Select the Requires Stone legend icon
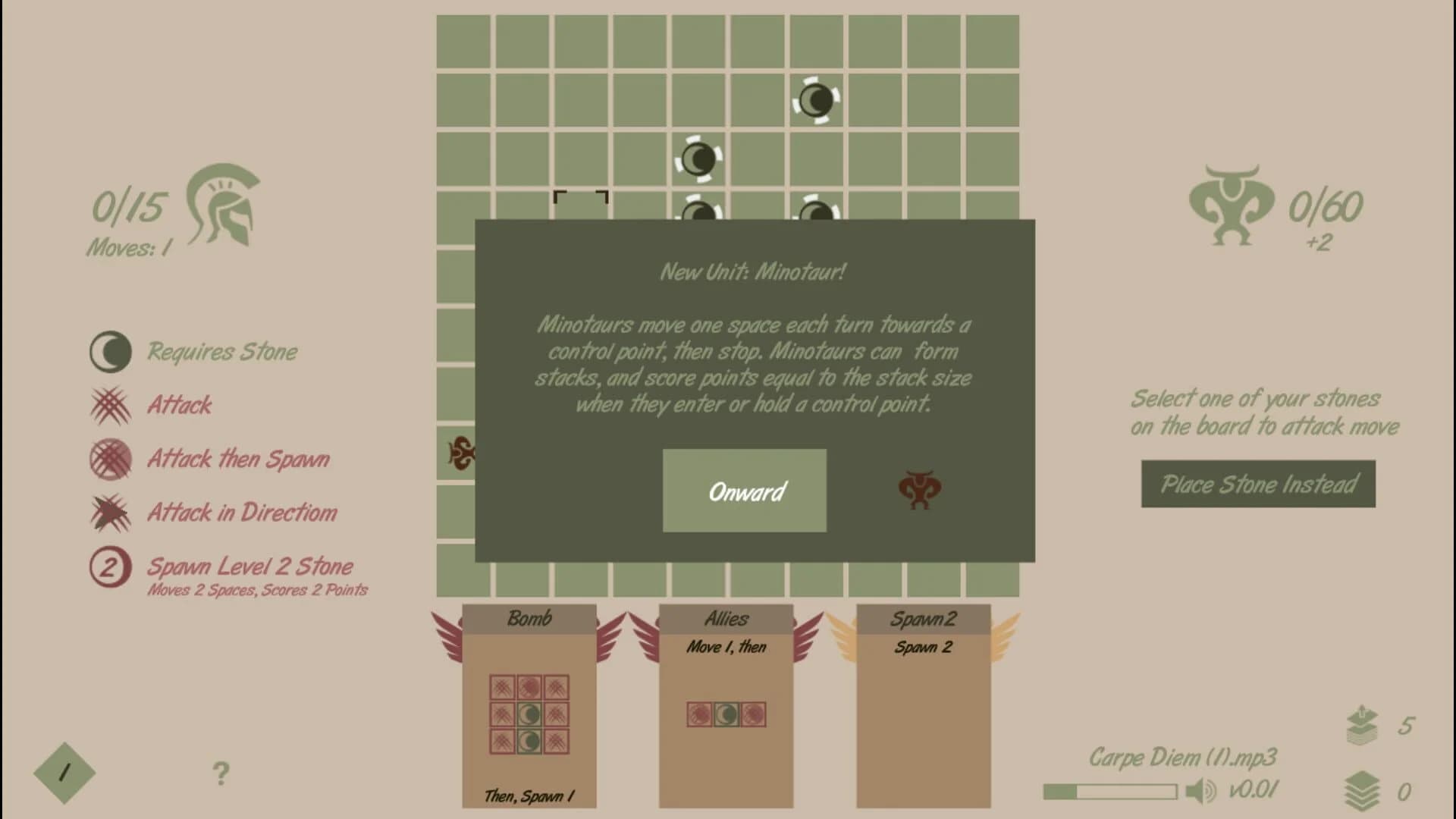This screenshot has width=1456, height=819. point(112,351)
